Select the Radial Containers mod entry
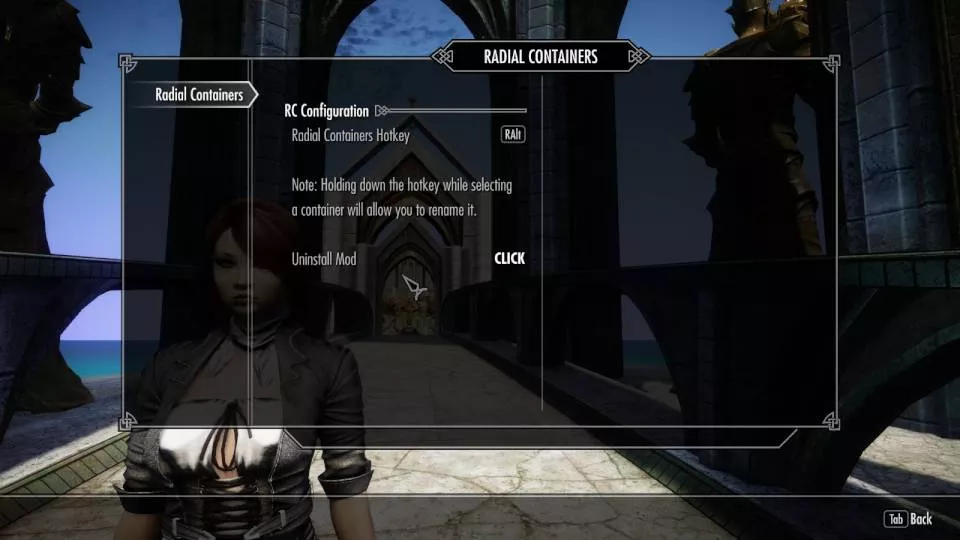 click(x=199, y=95)
